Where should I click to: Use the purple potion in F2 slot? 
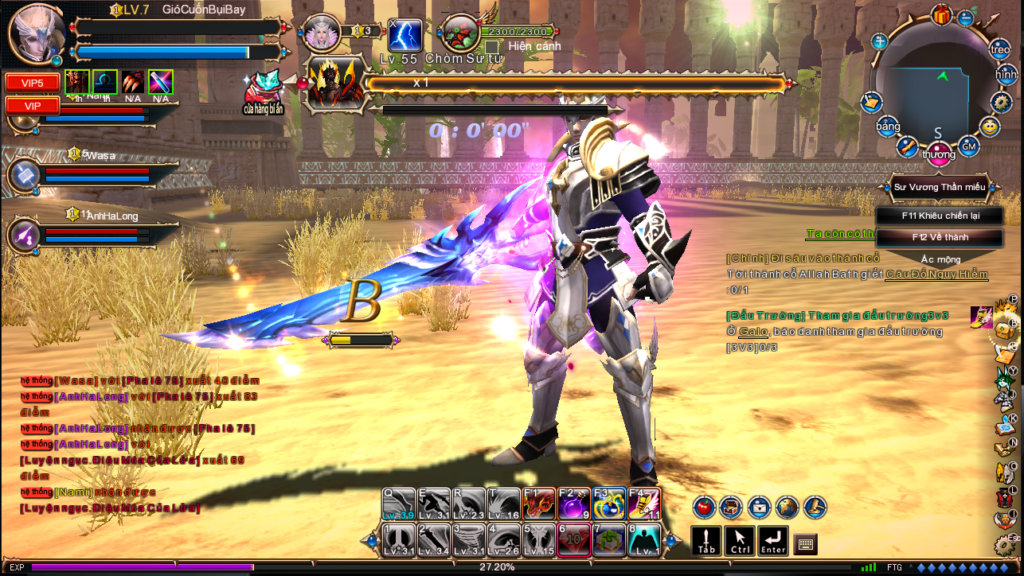574,504
